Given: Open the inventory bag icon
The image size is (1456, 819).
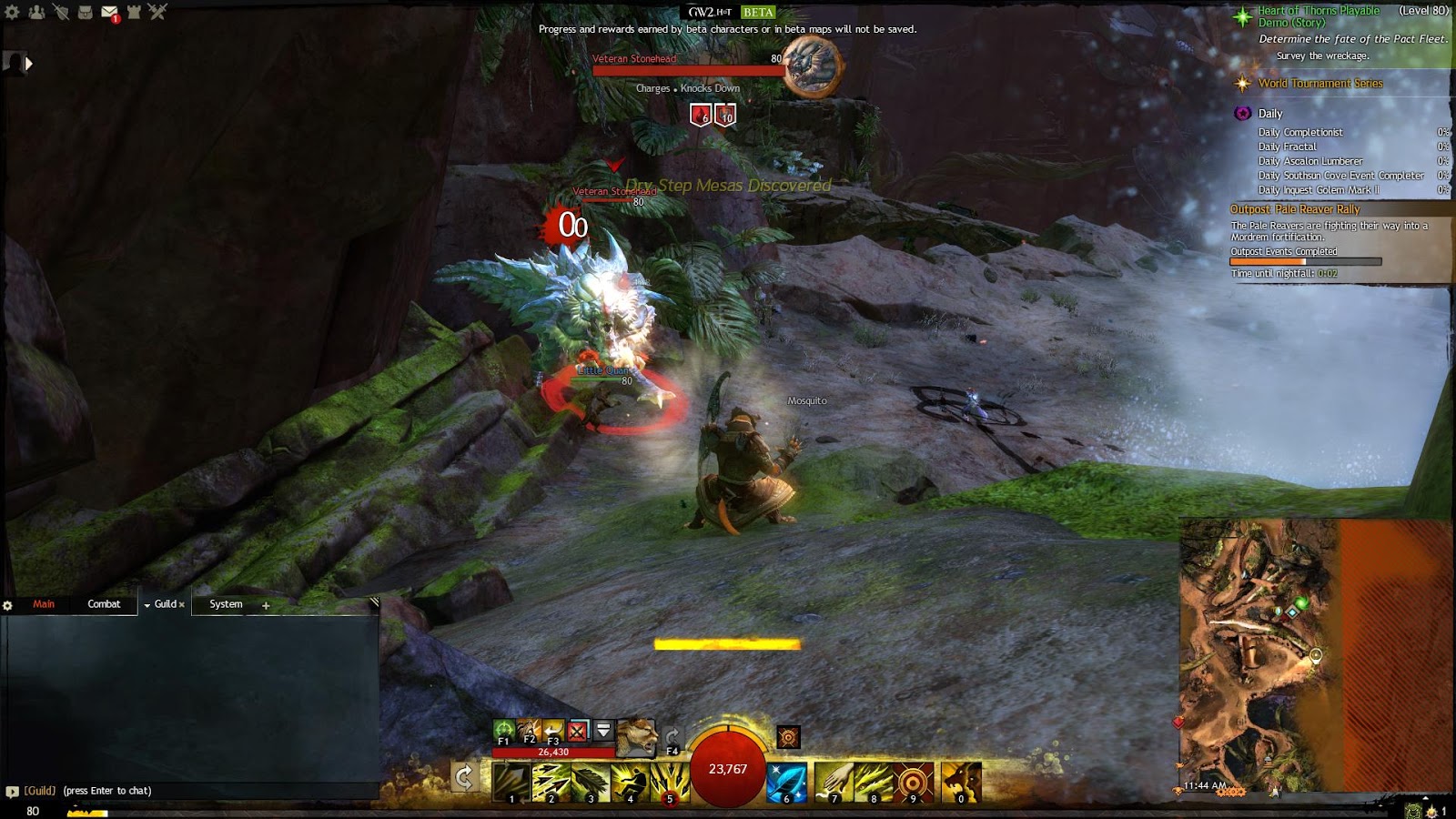Looking at the screenshot, I should [x=85, y=12].
